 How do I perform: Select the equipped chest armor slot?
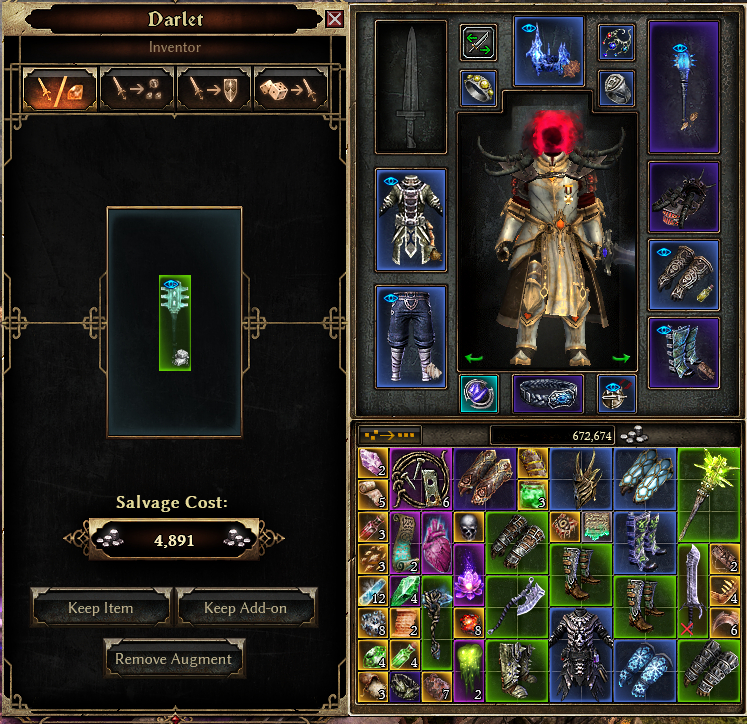tap(410, 219)
